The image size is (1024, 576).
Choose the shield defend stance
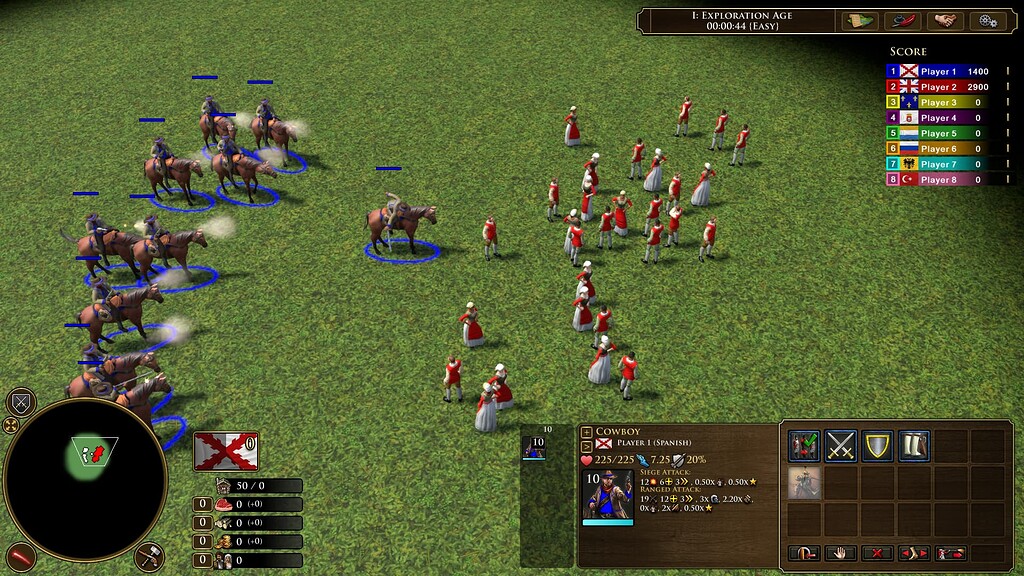(878, 446)
